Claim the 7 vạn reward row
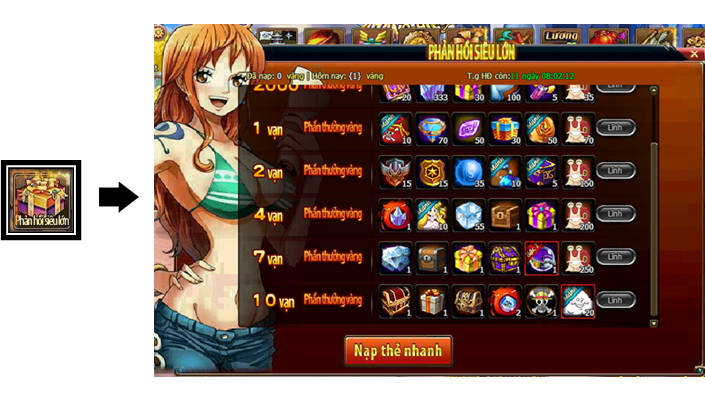Image resolution: width=705 pixels, height=400 pixels. [615, 257]
